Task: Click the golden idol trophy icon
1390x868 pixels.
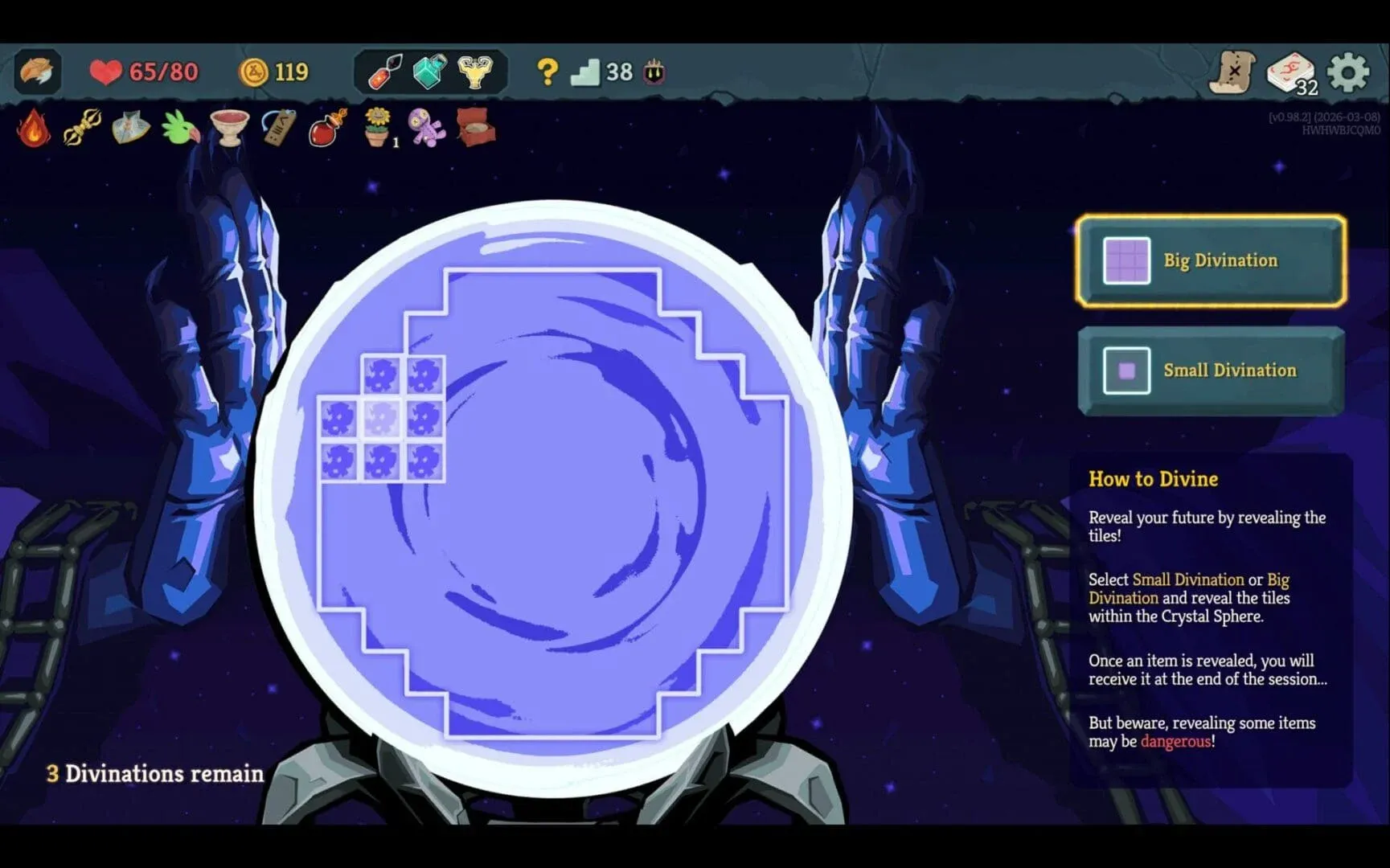Action: click(x=476, y=72)
